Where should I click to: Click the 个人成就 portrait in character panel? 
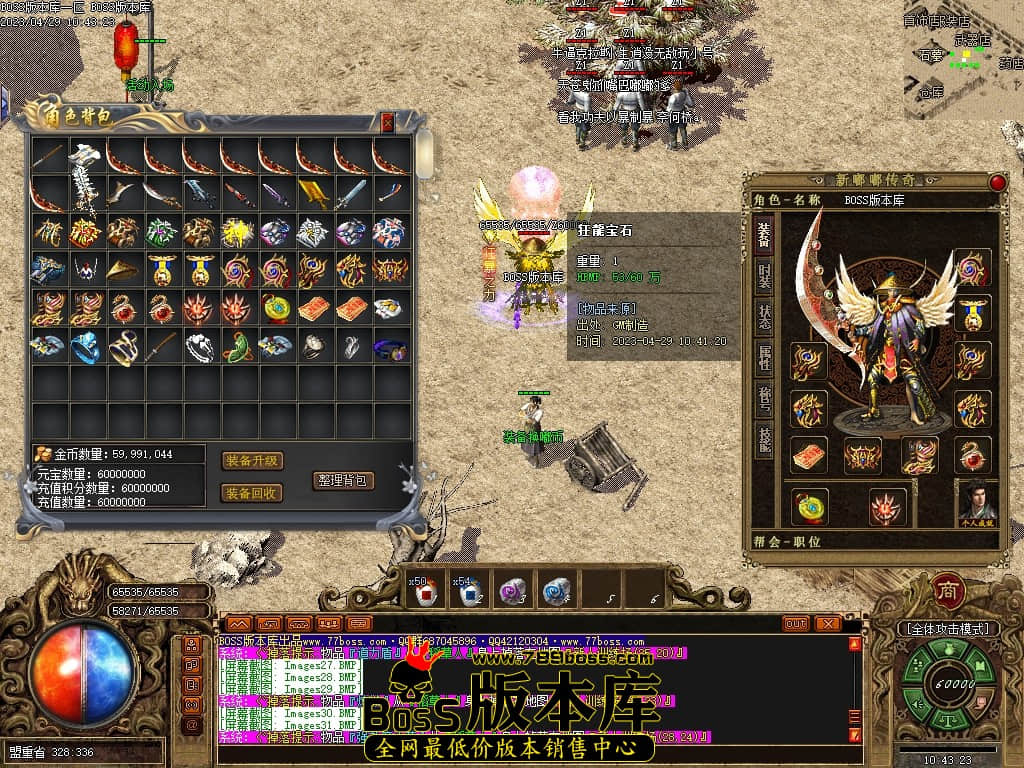(977, 500)
